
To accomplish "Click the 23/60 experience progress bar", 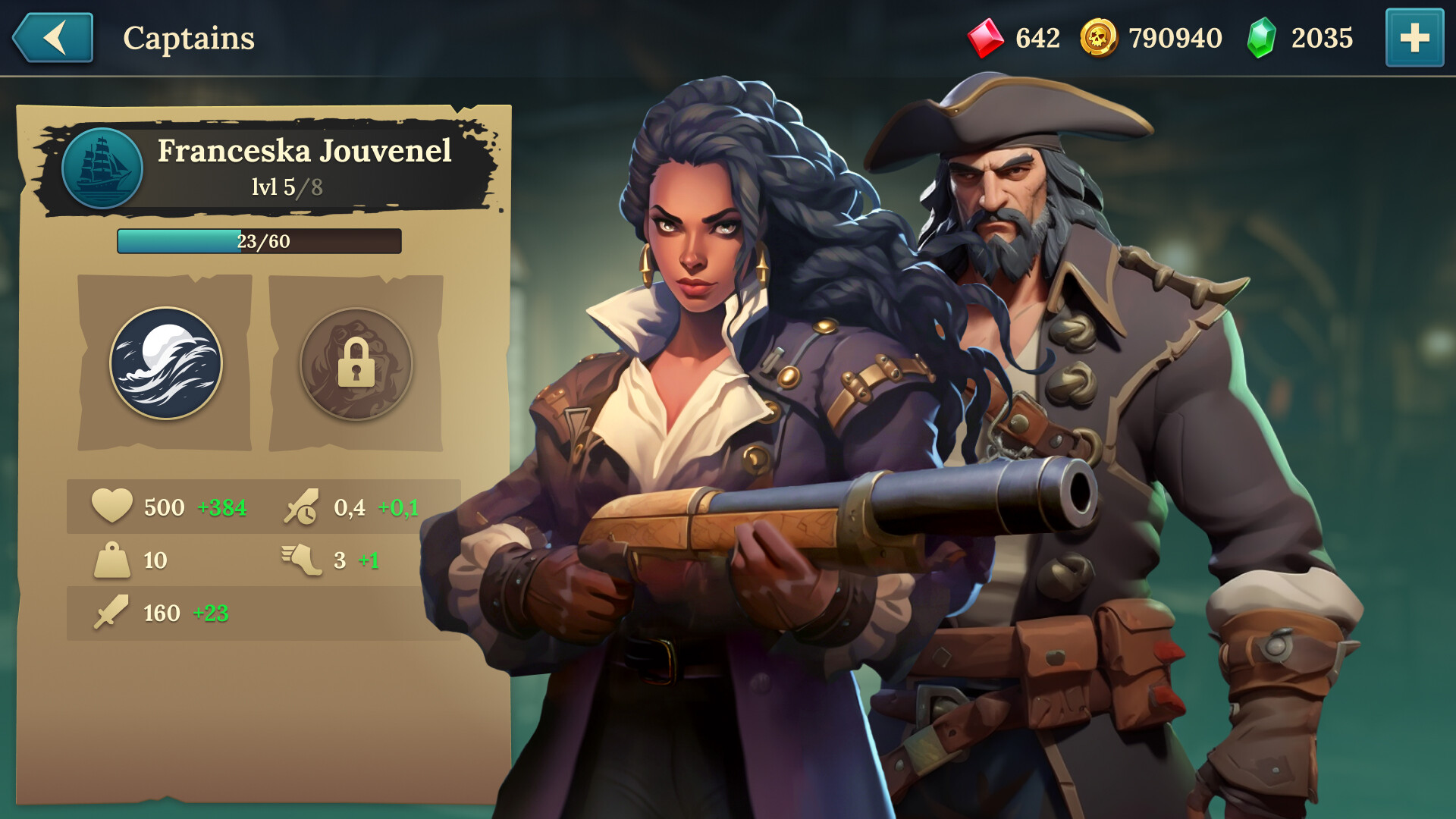I will coord(258,241).
